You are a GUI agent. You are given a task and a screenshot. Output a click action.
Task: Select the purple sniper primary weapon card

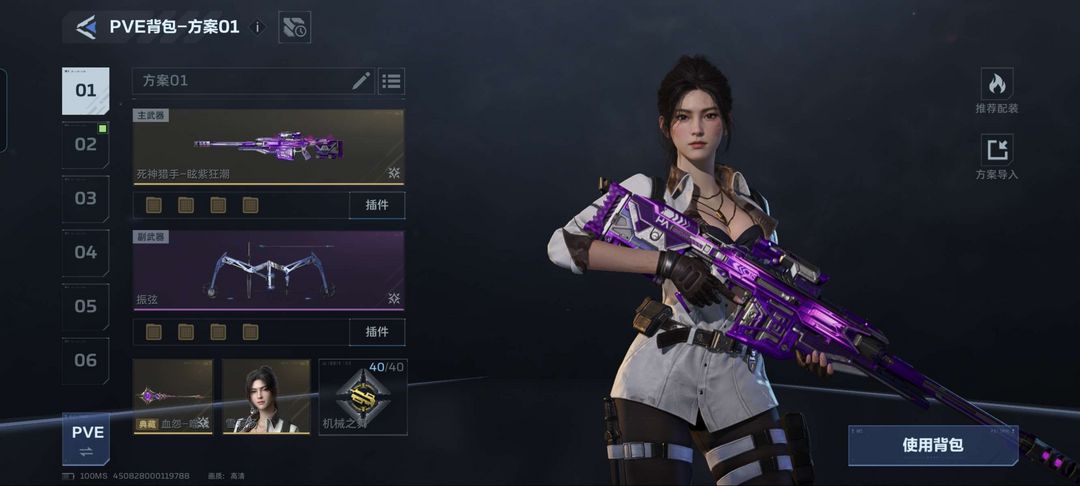tap(268, 147)
